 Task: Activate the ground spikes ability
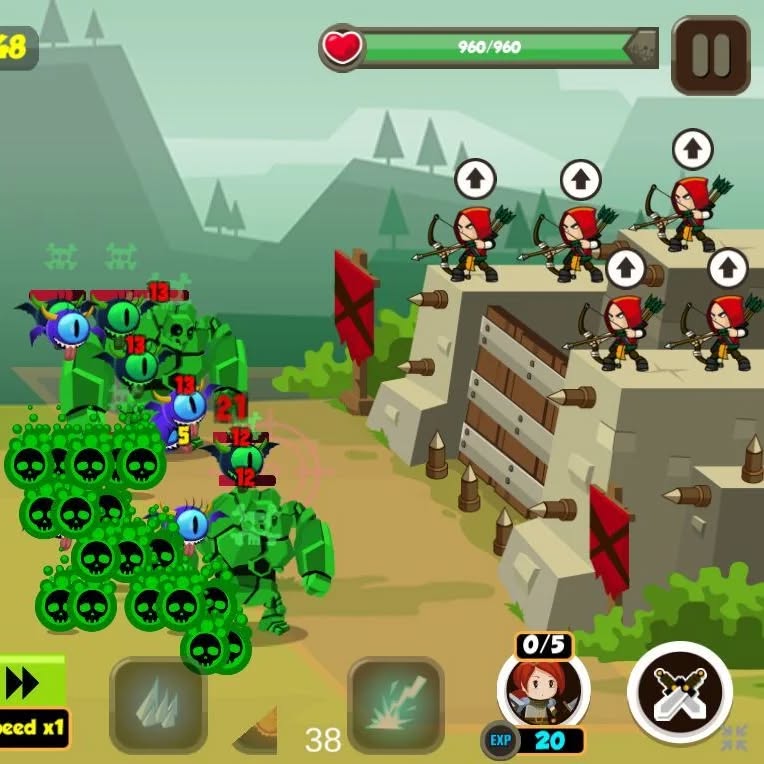pos(158,704)
